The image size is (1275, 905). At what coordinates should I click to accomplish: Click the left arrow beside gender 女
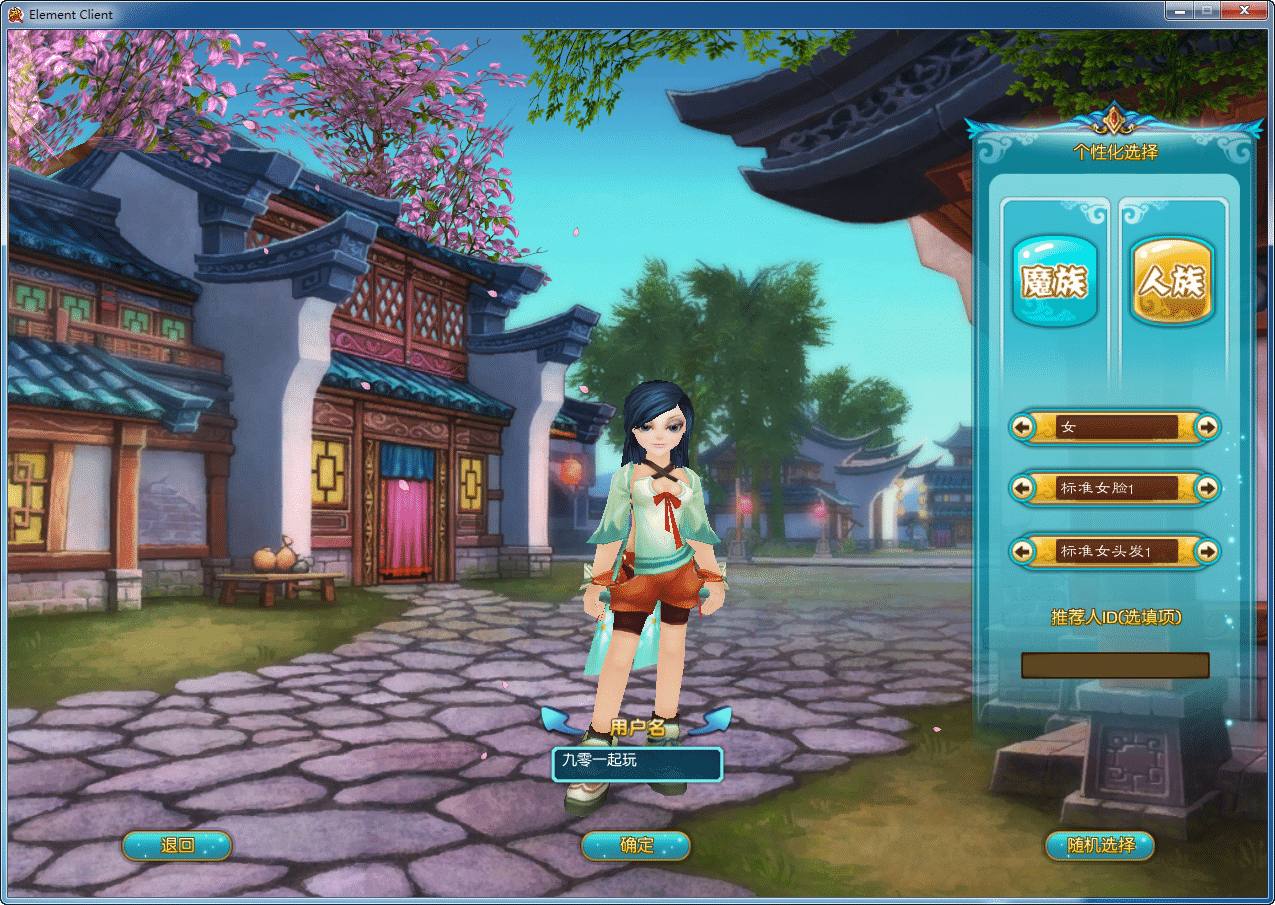[1022, 427]
